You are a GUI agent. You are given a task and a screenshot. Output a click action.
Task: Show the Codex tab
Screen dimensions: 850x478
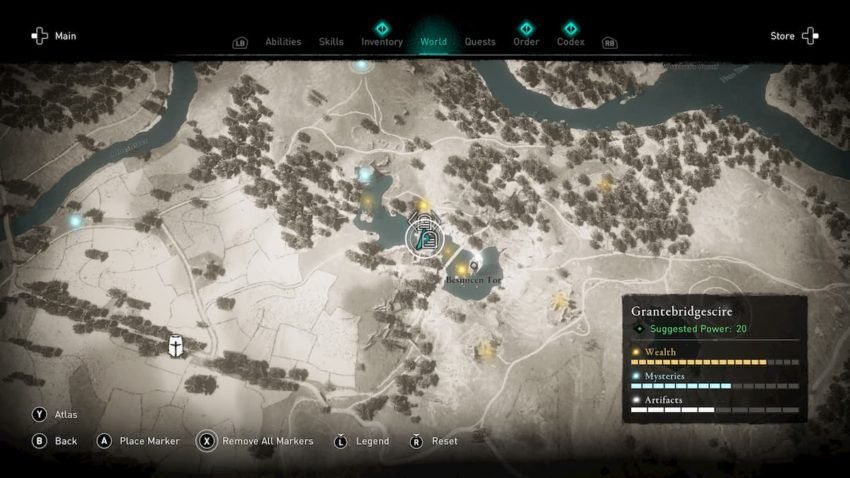pyautogui.click(x=570, y=42)
